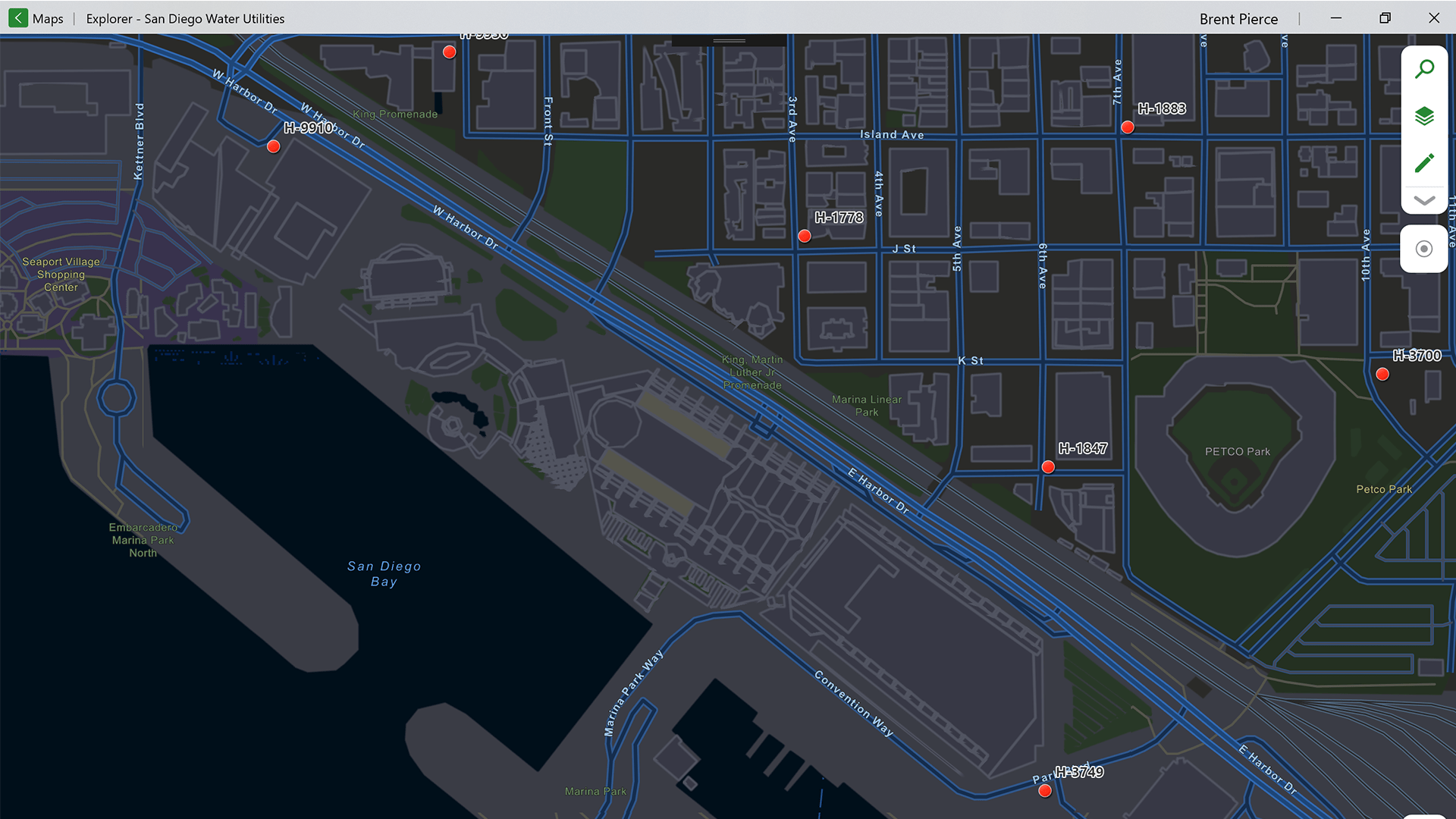Select hydrant marker H-9910 on W Harbor Dr
The image size is (1456, 819).
point(273,146)
